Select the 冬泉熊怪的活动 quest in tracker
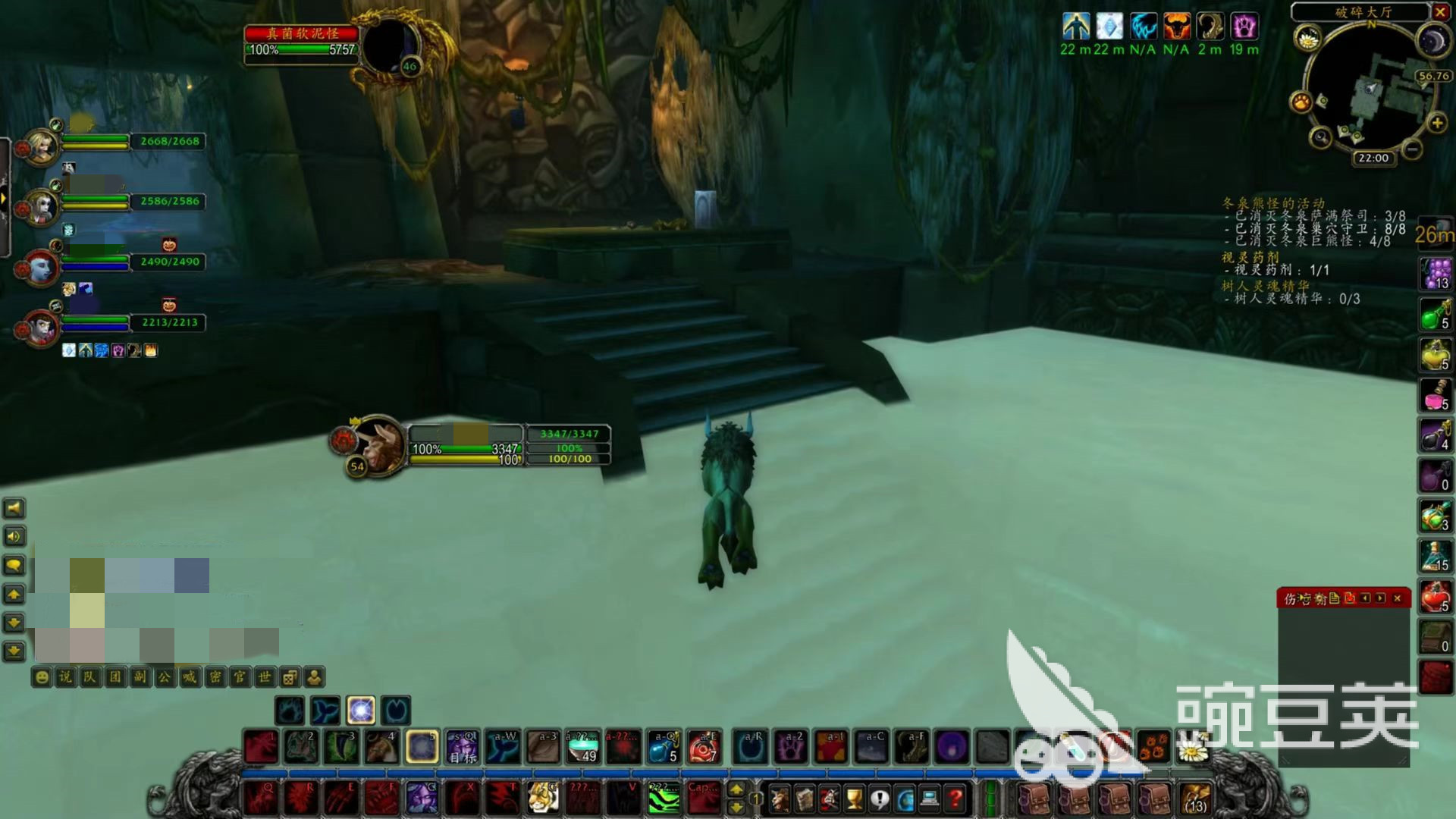This screenshot has height=819, width=1456. tap(1273, 203)
